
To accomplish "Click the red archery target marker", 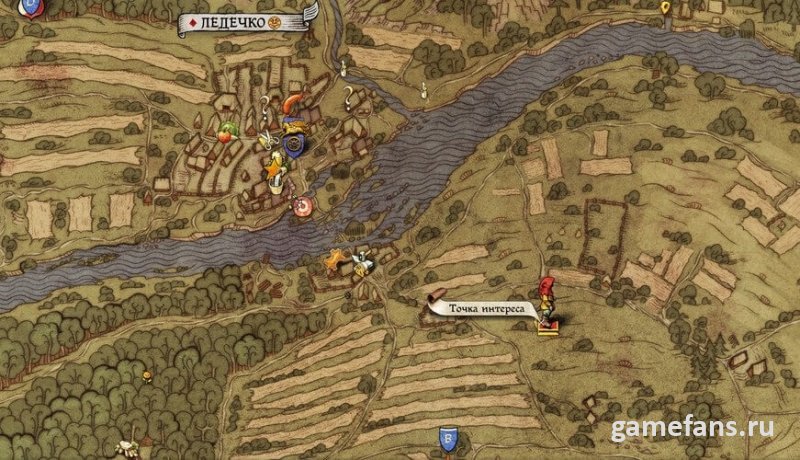I will [x=301, y=205].
